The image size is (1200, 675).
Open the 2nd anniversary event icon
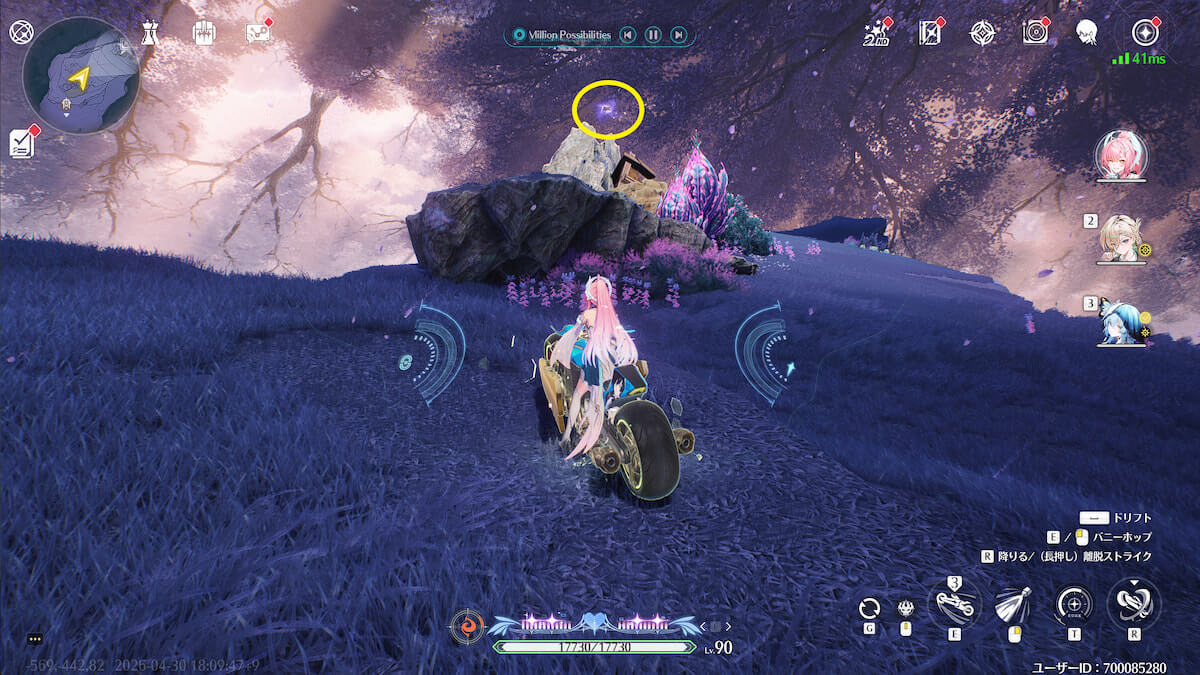[x=876, y=33]
